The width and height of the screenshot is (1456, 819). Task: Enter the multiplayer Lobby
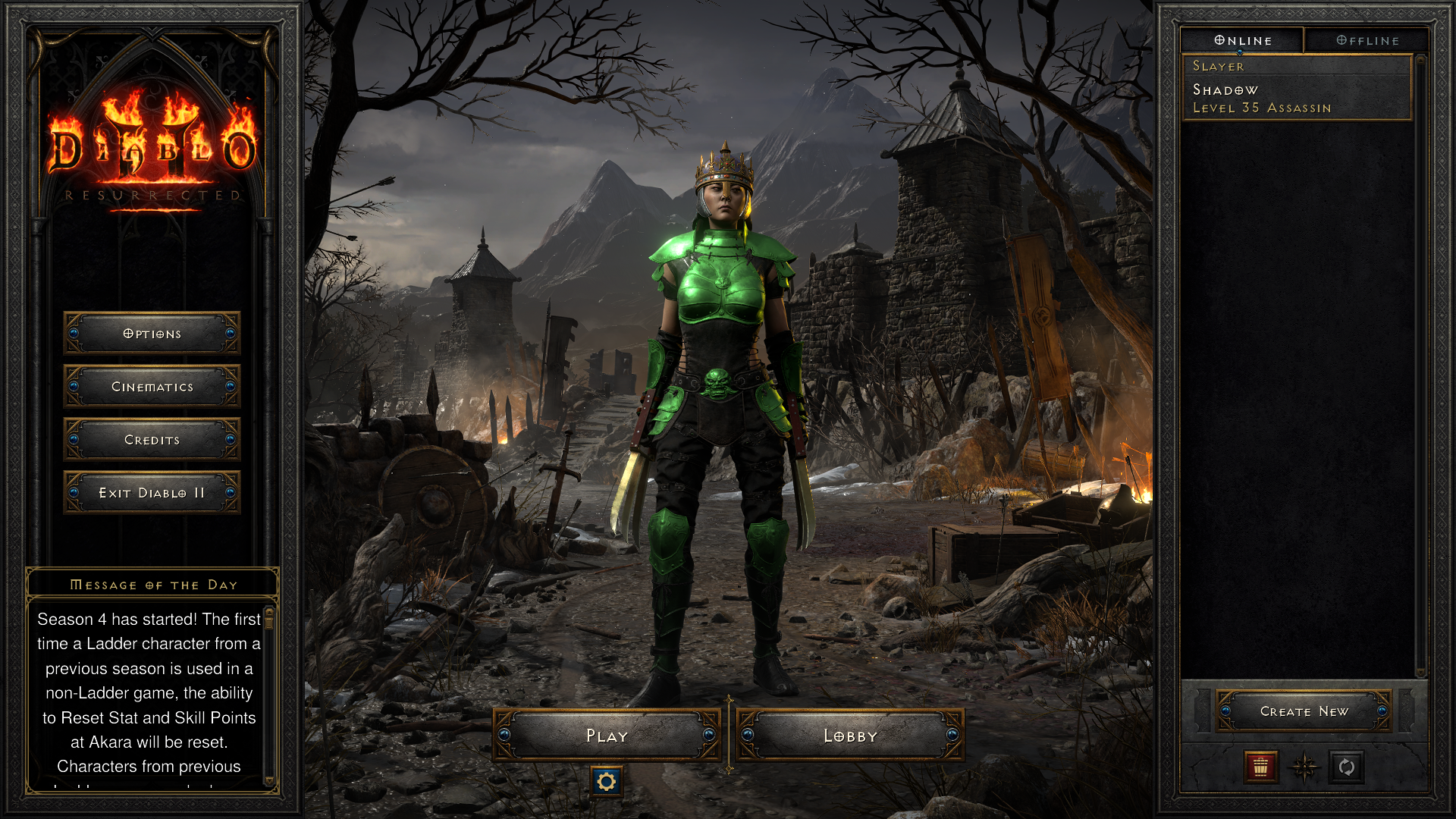pyautogui.click(x=850, y=736)
